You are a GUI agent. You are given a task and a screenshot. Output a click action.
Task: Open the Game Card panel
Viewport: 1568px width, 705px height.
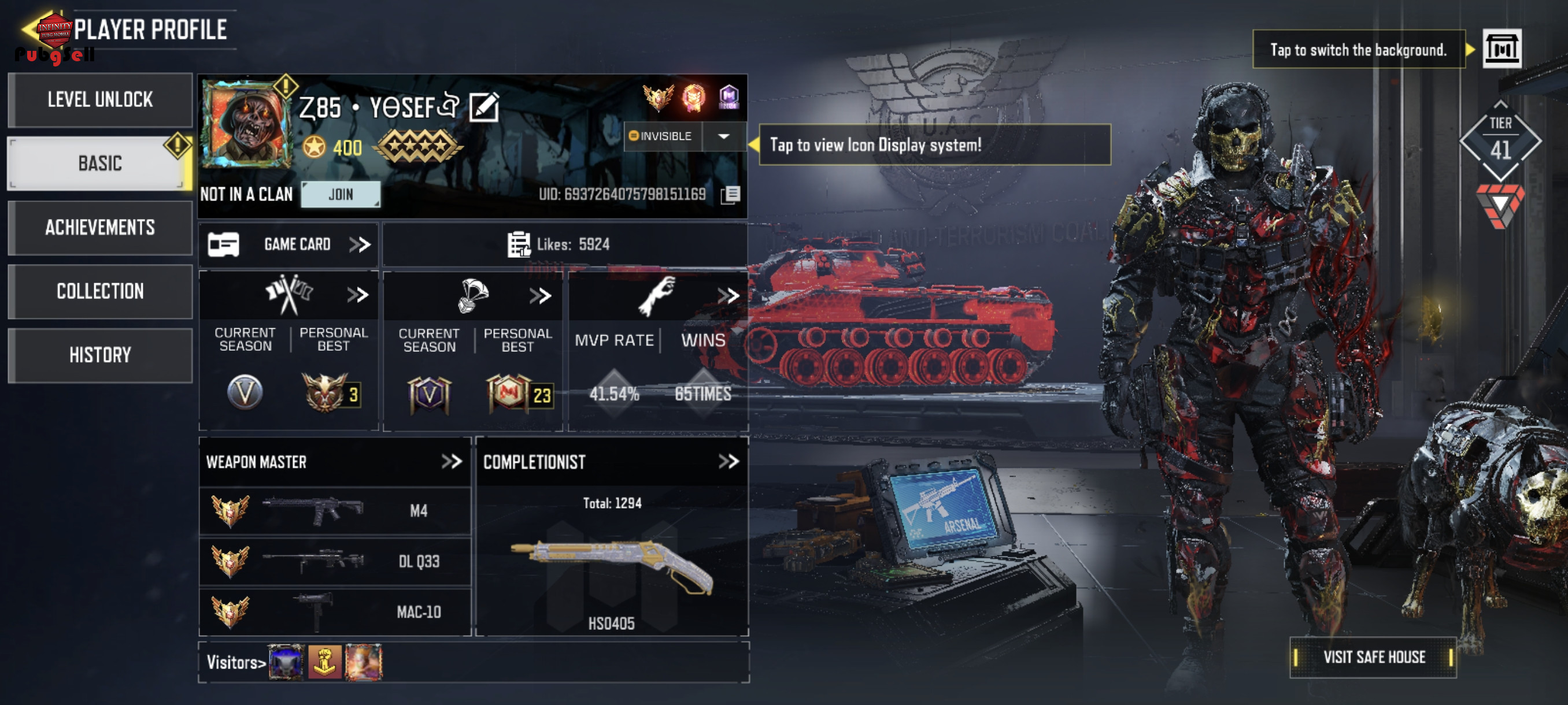coord(289,244)
